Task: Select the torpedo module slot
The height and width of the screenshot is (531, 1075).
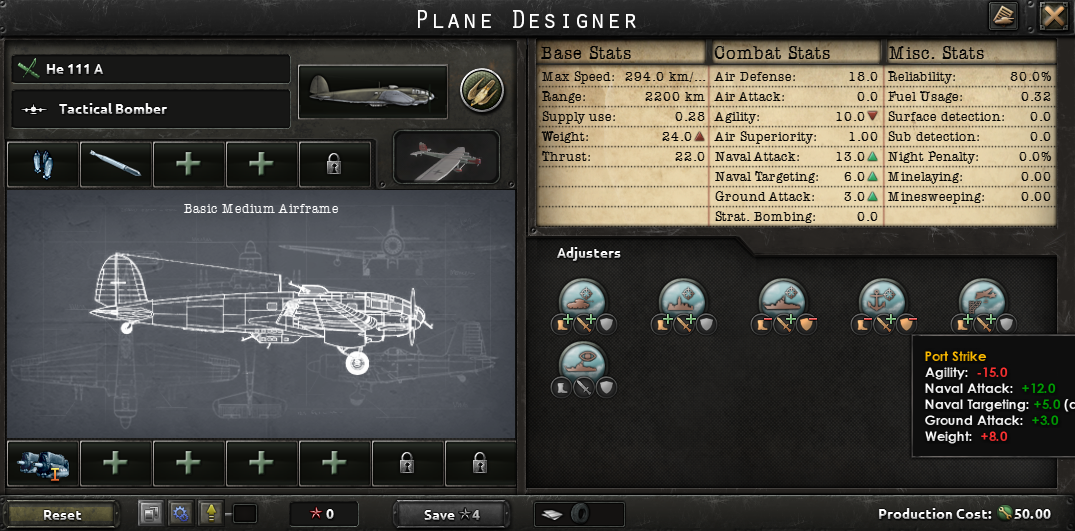Action: 115,164
